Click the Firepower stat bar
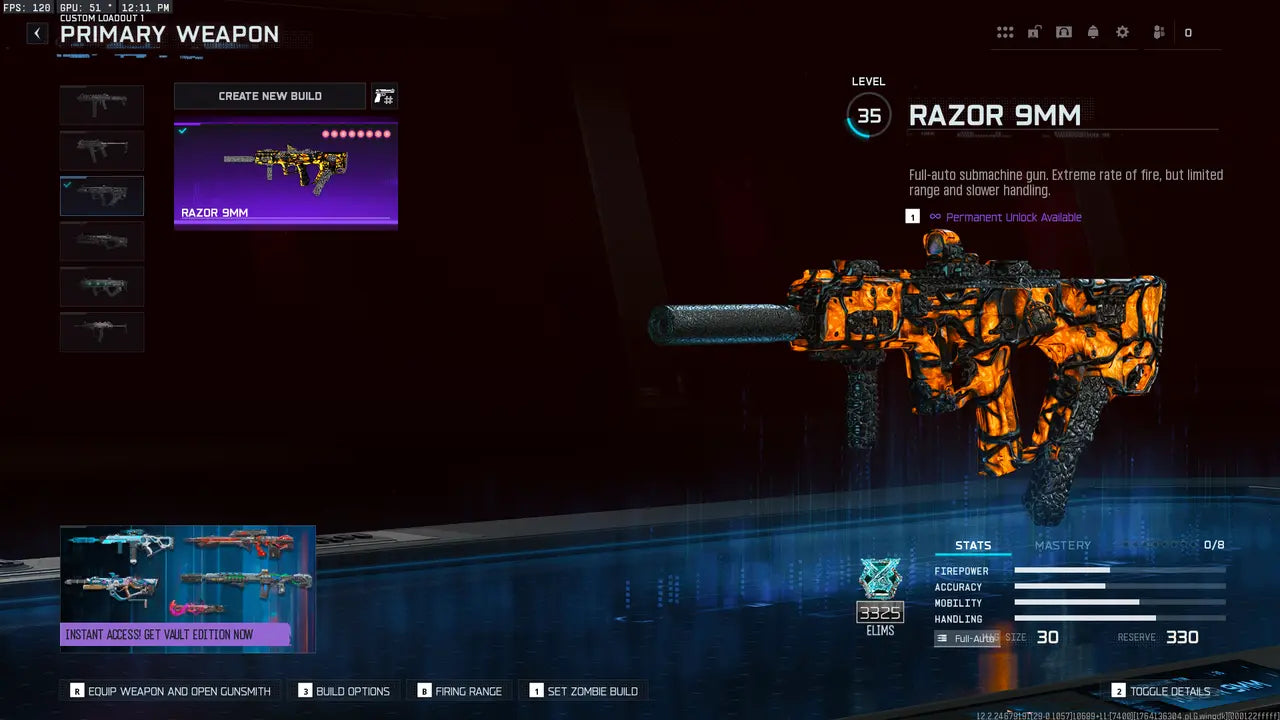 1120,571
